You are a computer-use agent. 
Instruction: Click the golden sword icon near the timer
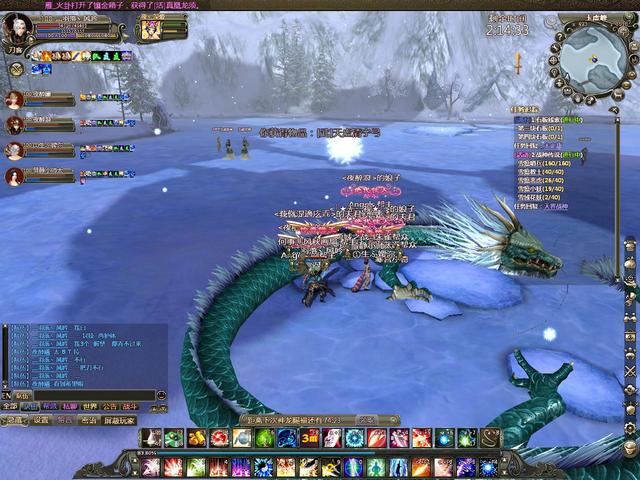click(x=518, y=62)
